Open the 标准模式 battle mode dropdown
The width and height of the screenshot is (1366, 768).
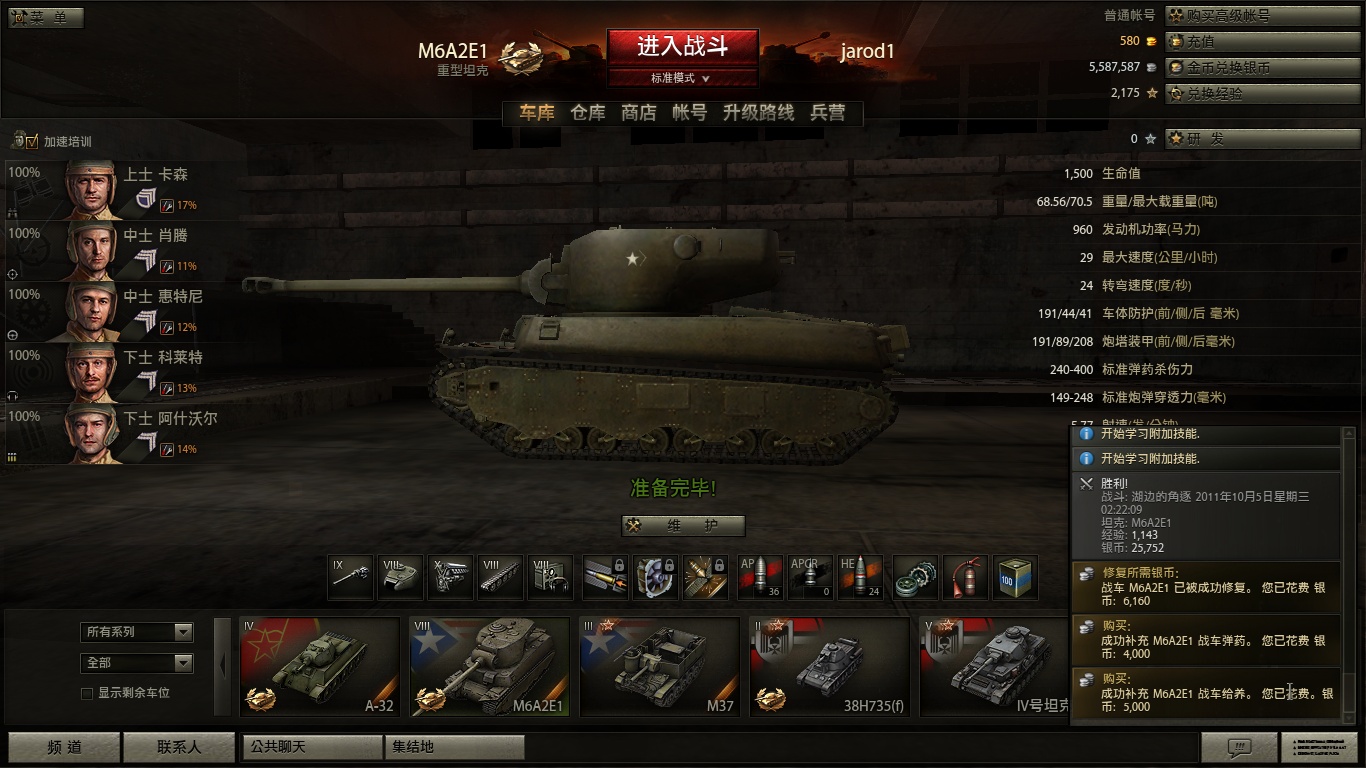[682, 78]
